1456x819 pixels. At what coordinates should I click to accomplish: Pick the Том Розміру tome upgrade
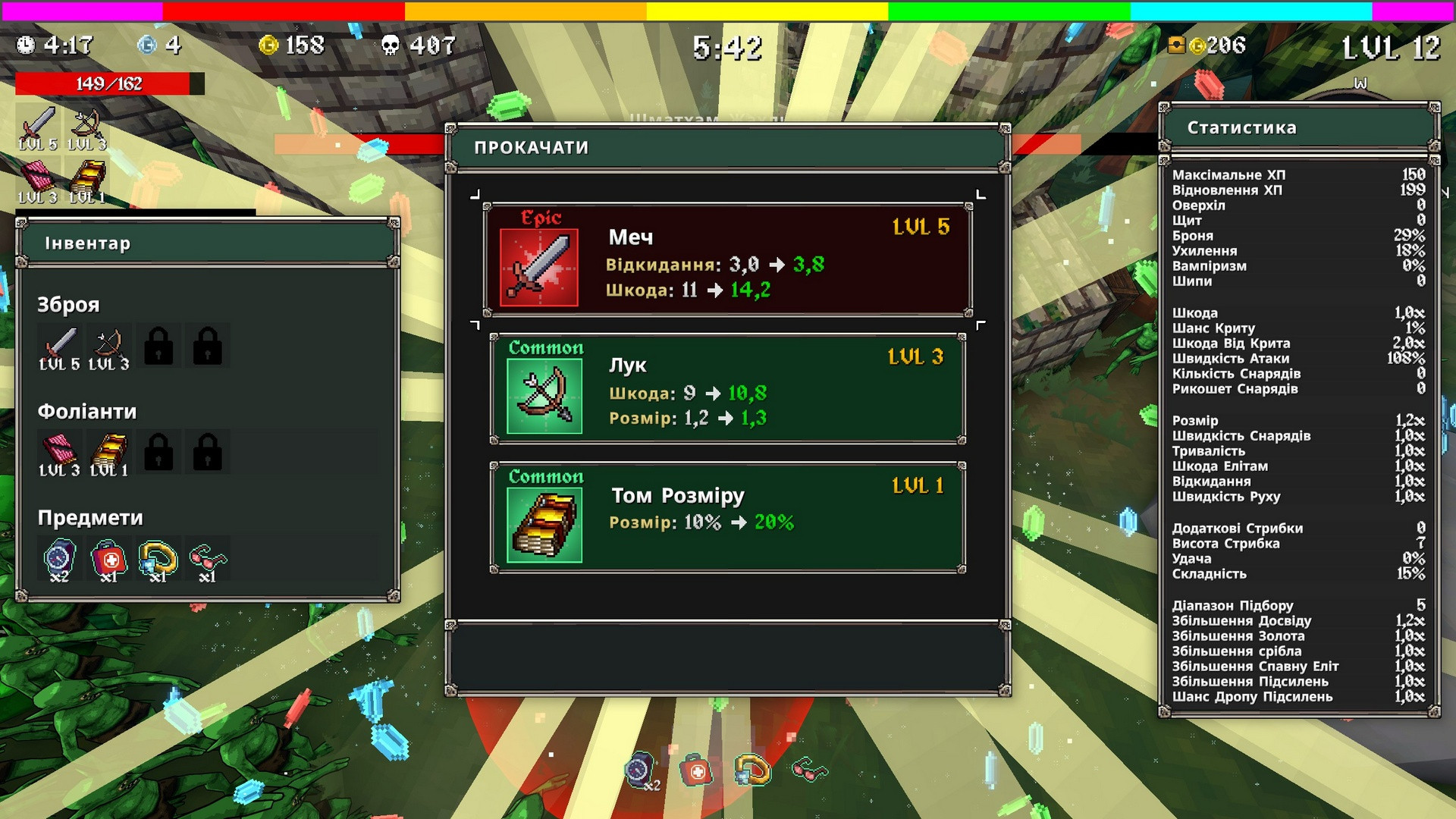[727, 518]
